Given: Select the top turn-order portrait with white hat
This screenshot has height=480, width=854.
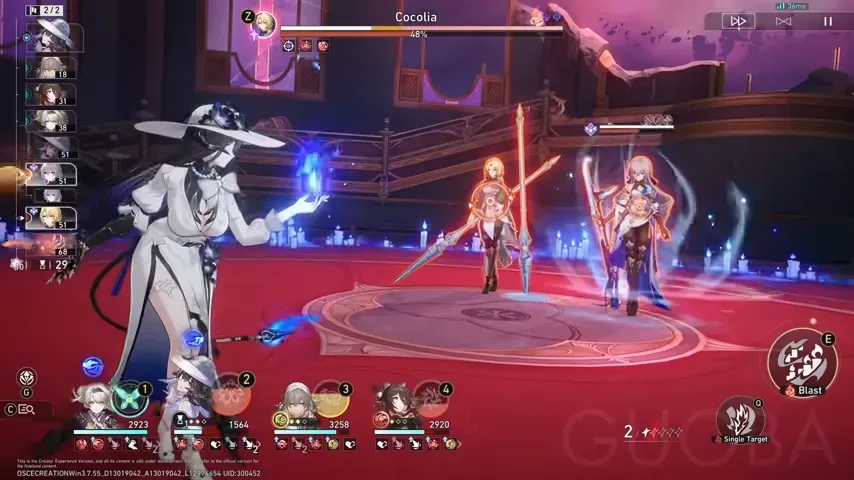Looking at the screenshot, I should point(52,37).
